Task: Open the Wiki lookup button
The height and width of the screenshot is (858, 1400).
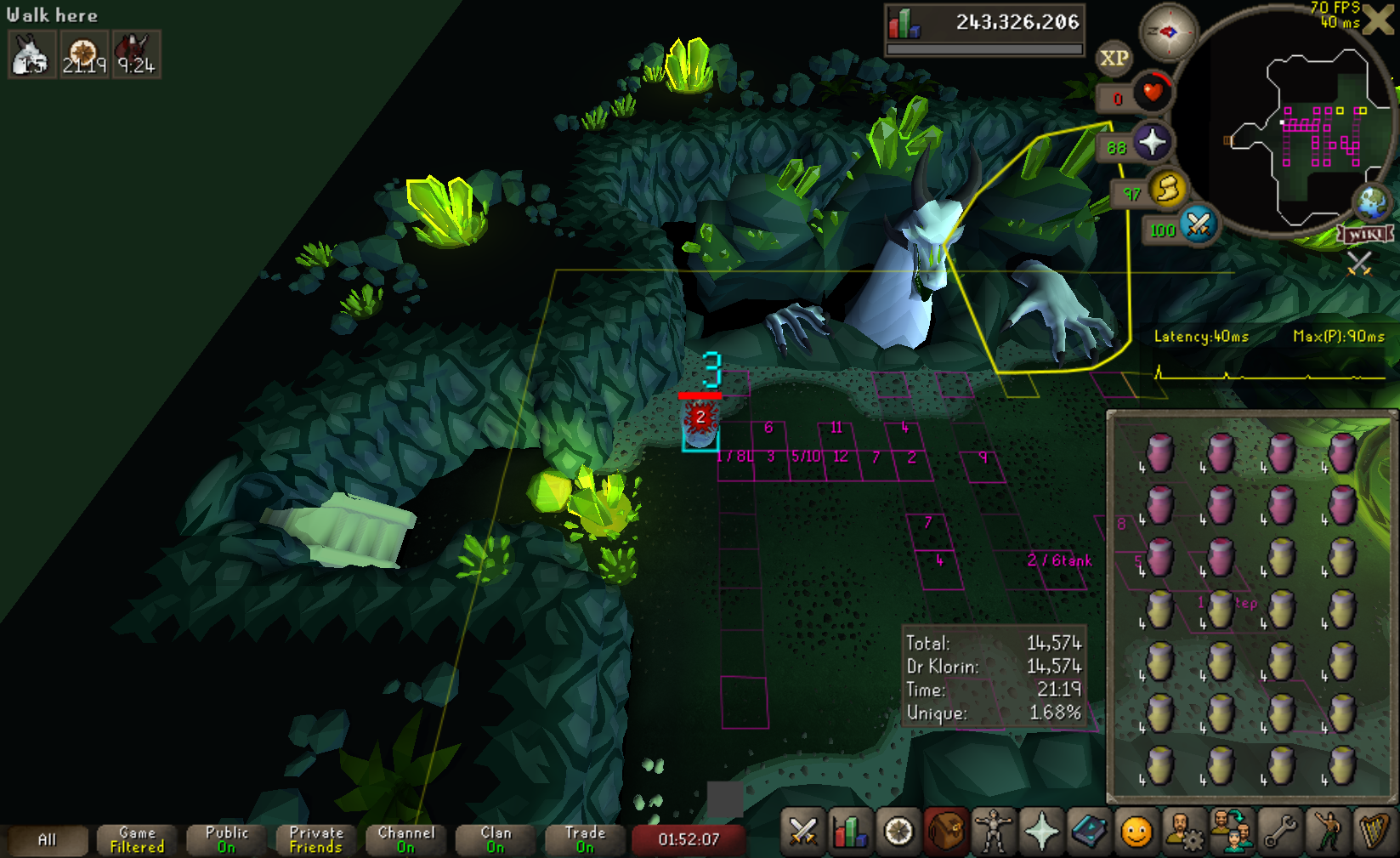Action: pos(1365,234)
